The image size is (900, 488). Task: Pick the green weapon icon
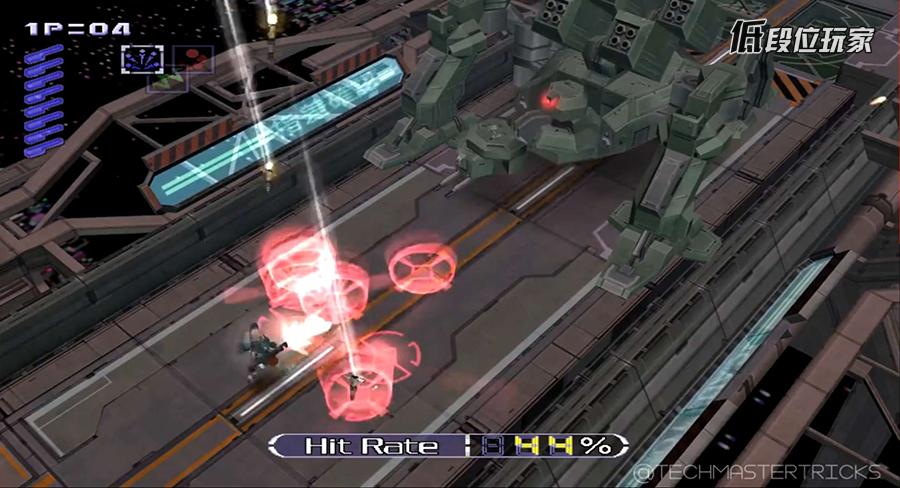coord(166,79)
